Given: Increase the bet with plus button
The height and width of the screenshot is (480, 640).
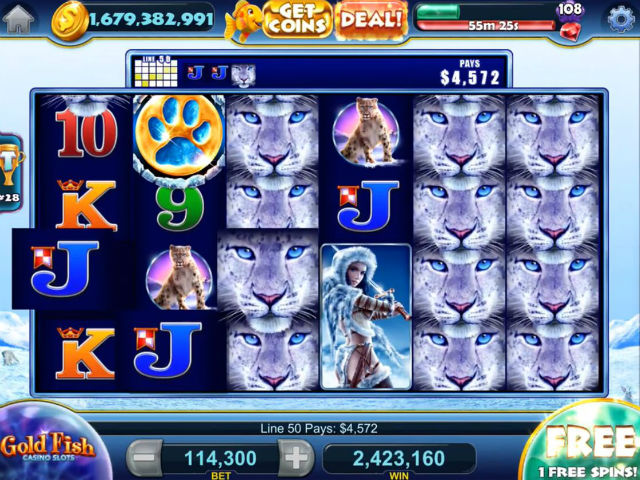Looking at the screenshot, I should [x=295, y=459].
